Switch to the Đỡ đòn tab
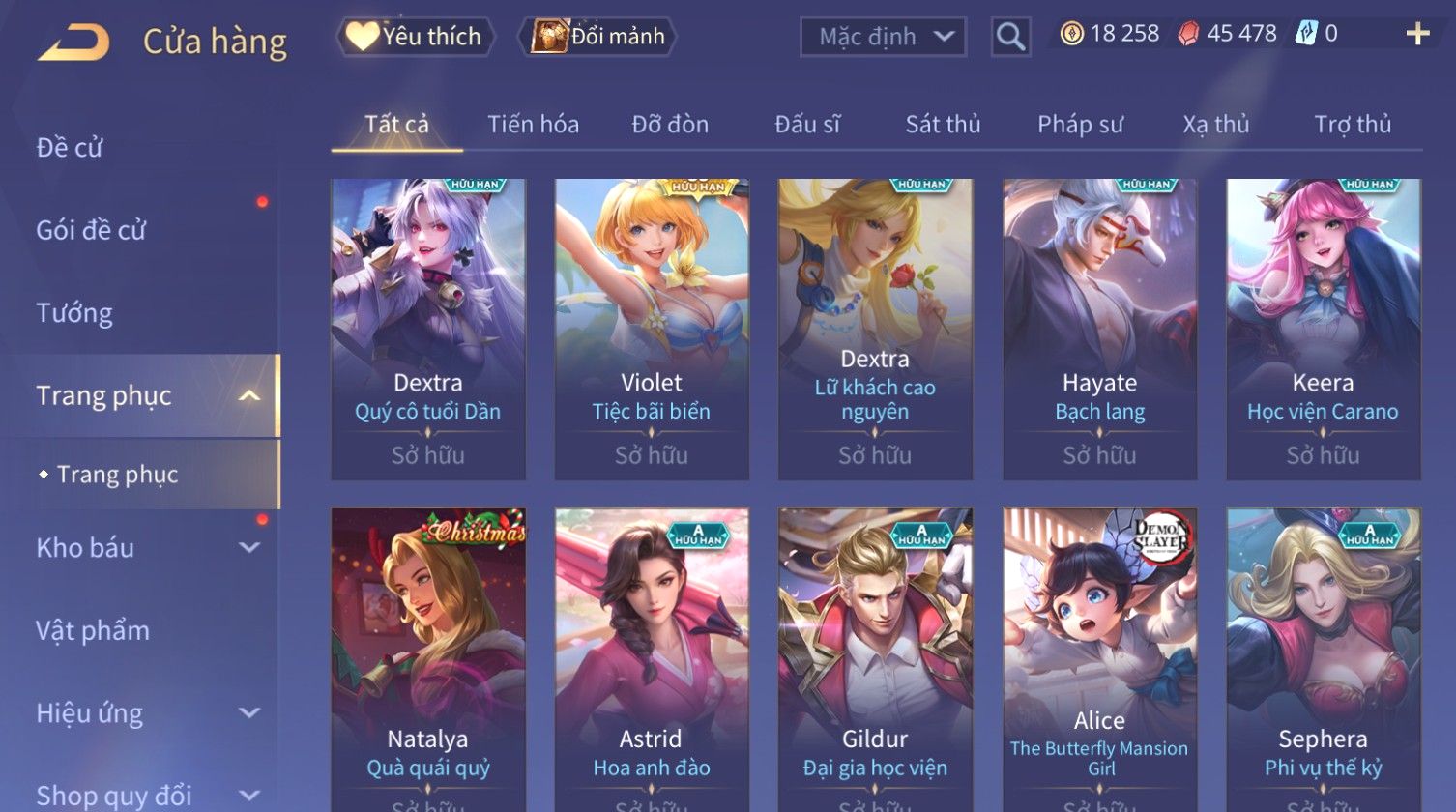Screen dimensions: 1456x812 point(670,125)
